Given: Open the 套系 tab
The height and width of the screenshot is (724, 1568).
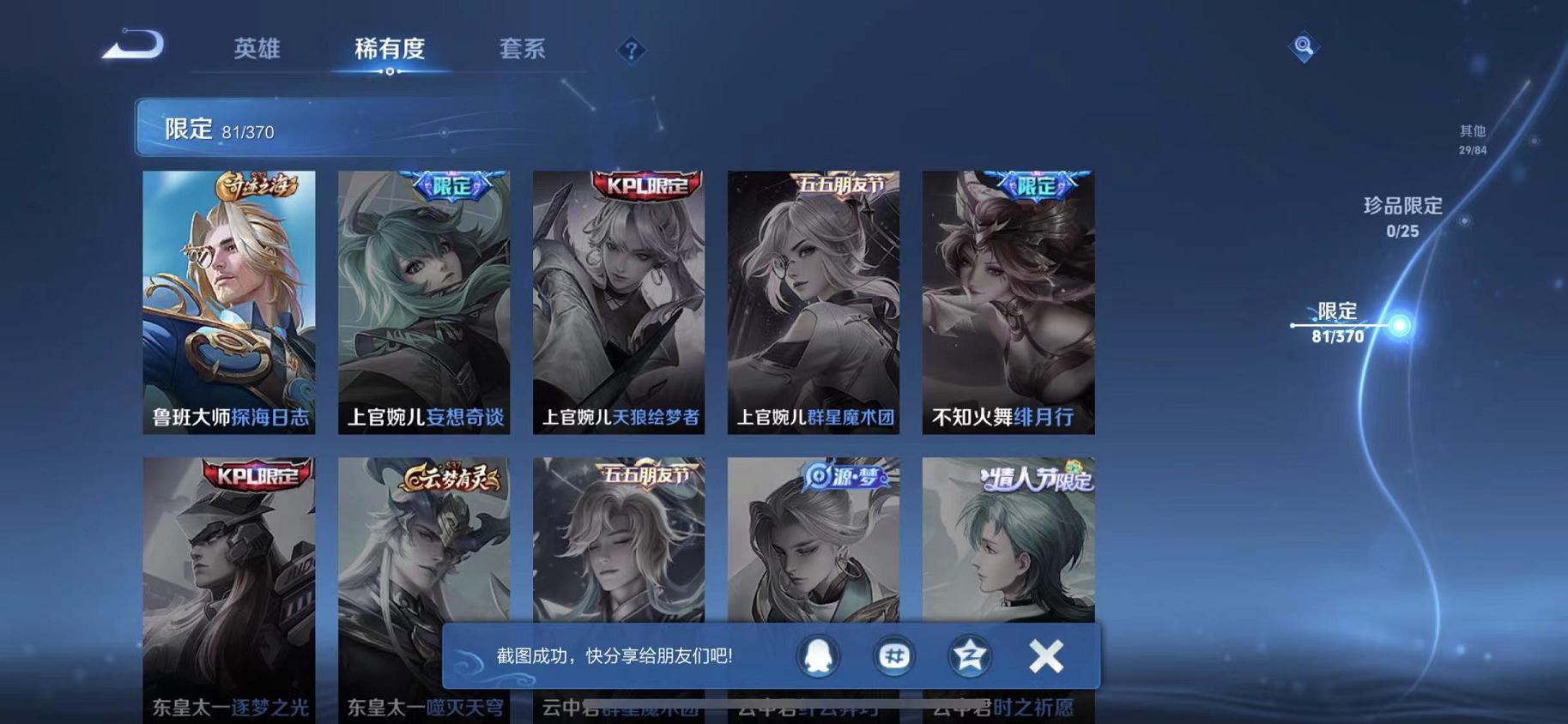Looking at the screenshot, I should 522,50.
